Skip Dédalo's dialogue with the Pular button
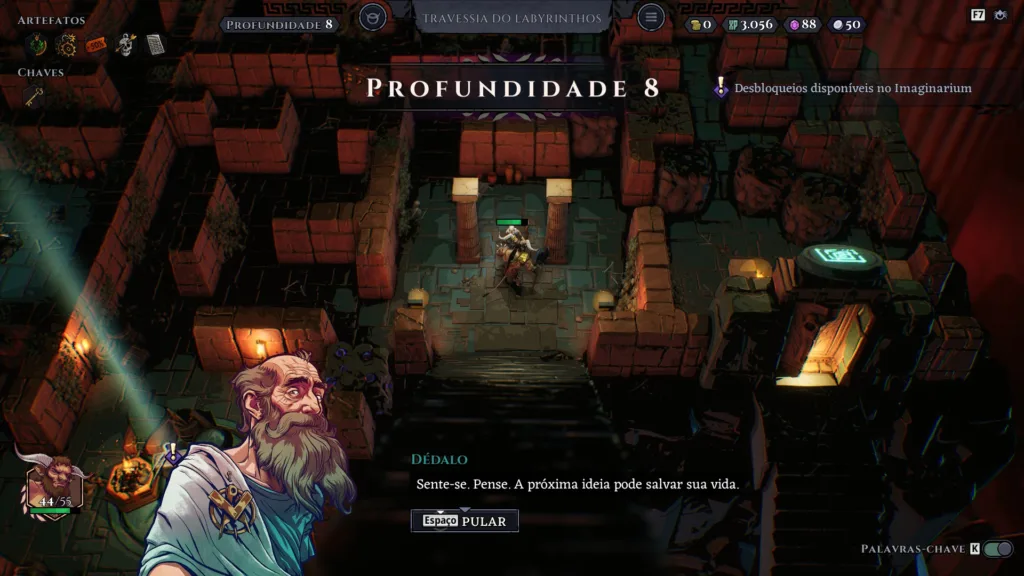 [x=464, y=520]
